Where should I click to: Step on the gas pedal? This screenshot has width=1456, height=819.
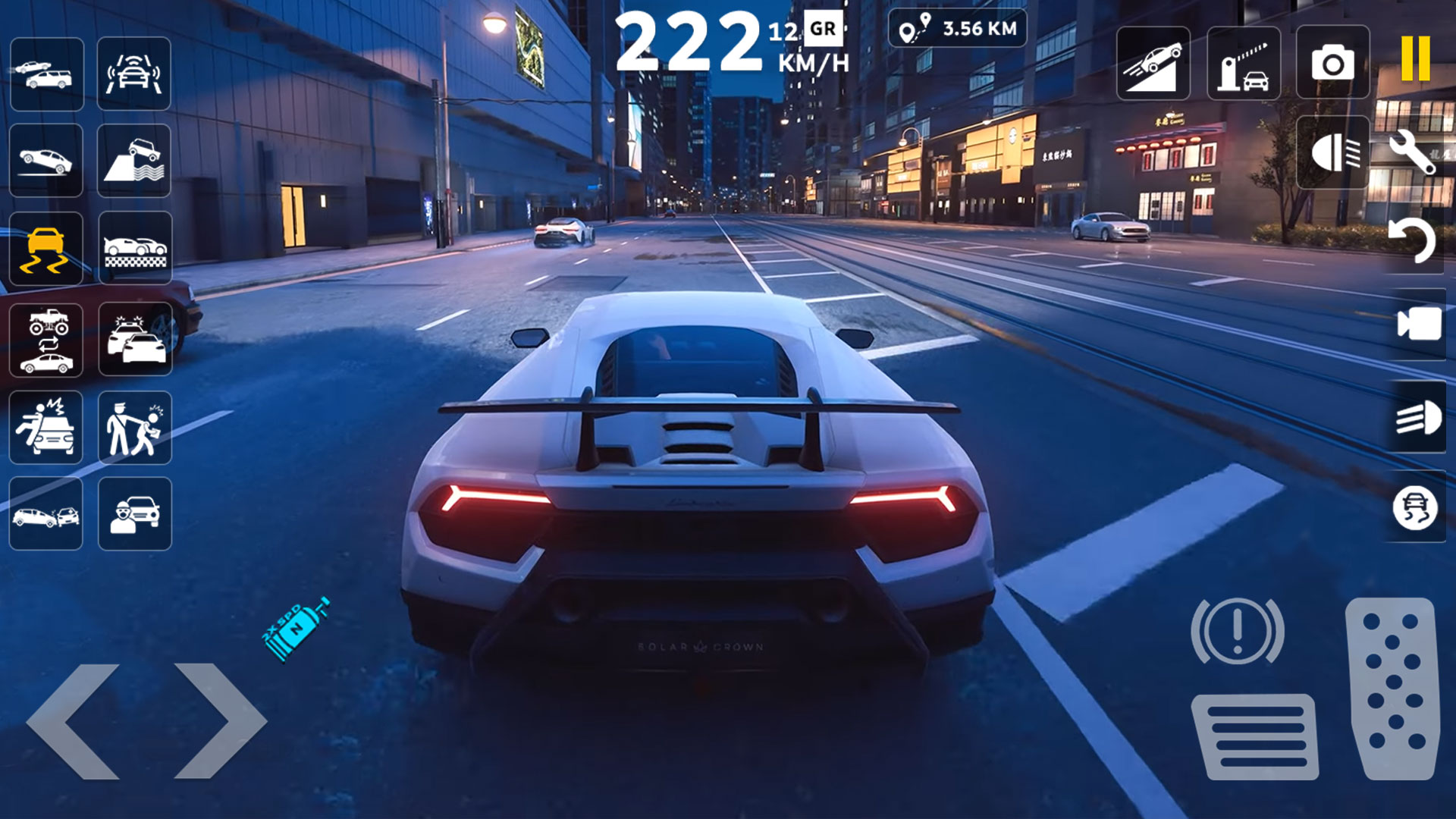pyautogui.click(x=1394, y=688)
